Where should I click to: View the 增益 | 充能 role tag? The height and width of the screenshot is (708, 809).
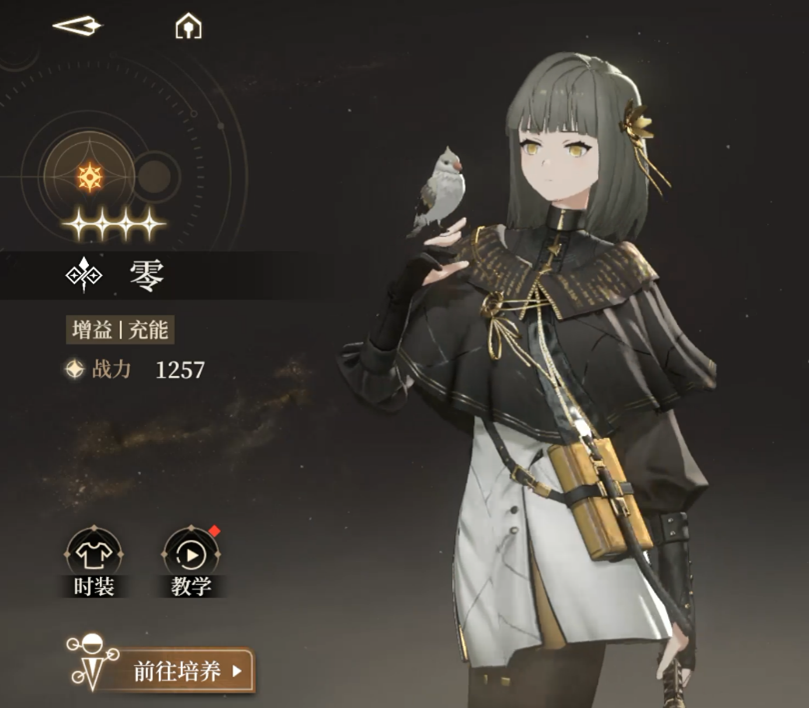click(127, 330)
